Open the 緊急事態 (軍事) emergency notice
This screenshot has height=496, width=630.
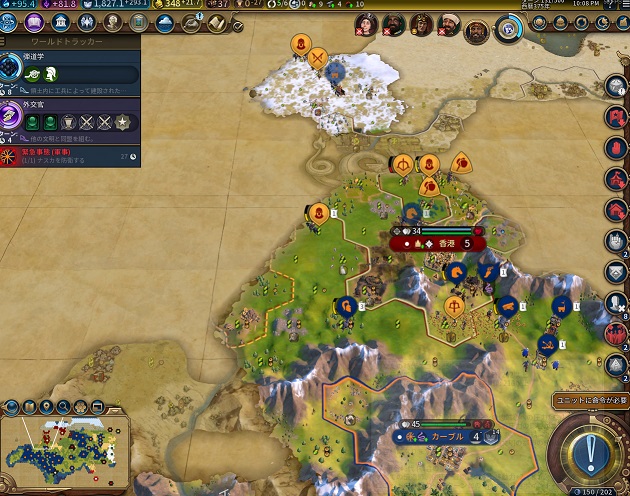[70, 155]
